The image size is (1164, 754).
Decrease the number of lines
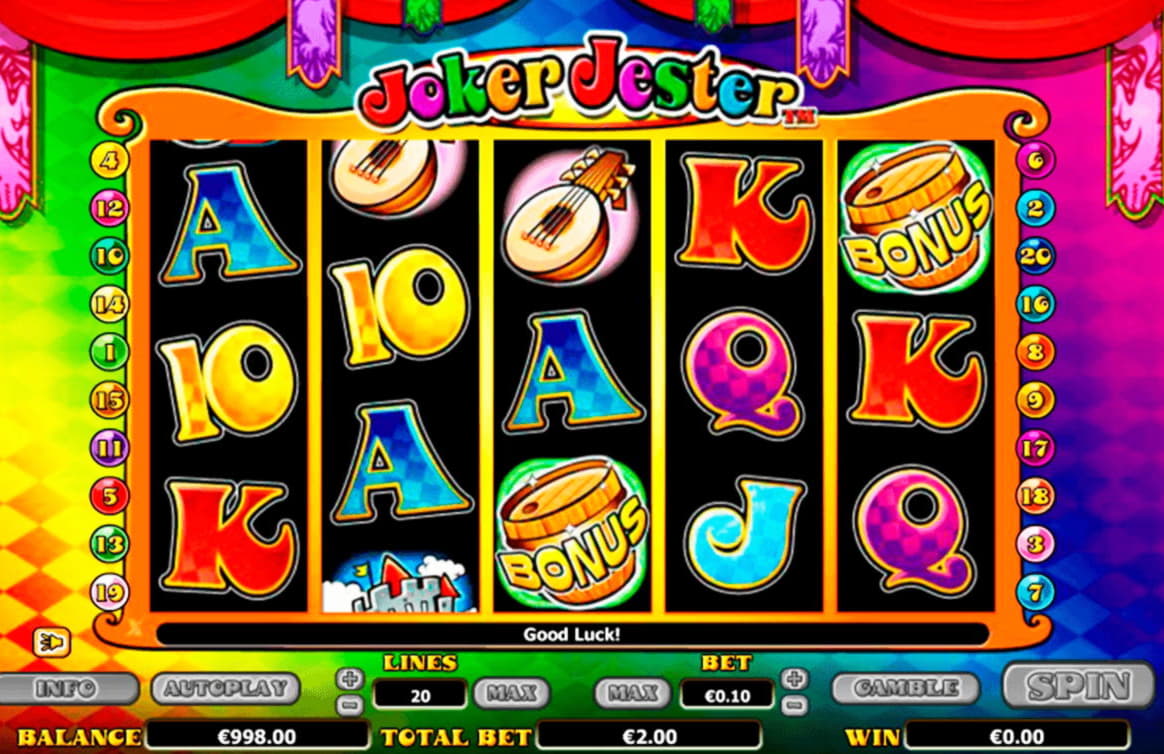point(349,703)
